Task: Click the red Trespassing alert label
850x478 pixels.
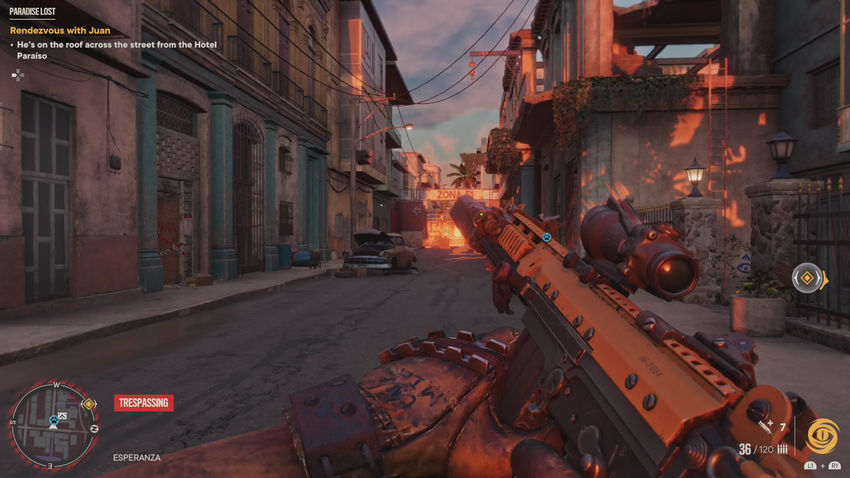Action: (x=144, y=403)
